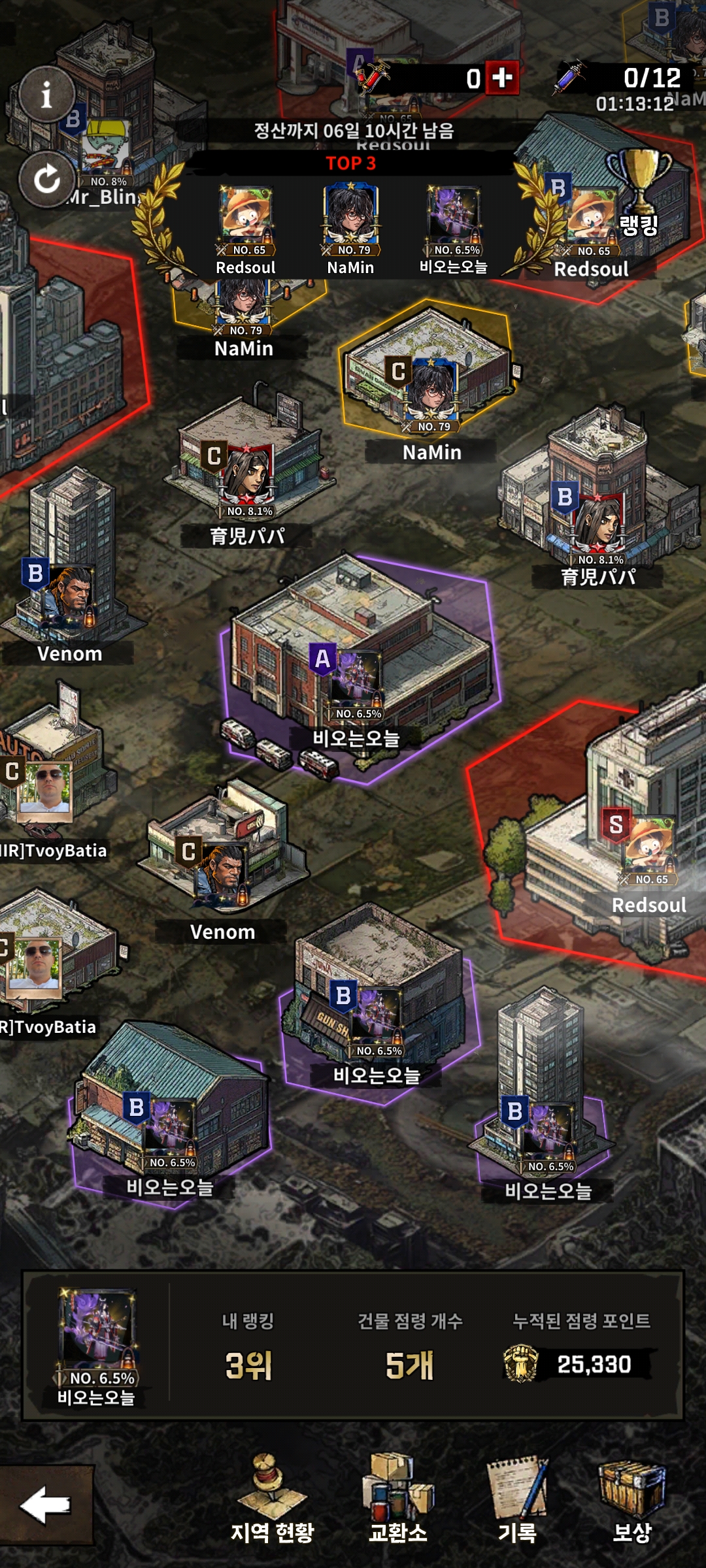The width and height of the screenshot is (706, 1568).
Task: Select NaMin's avatar in TOP 3
Action: [x=351, y=214]
